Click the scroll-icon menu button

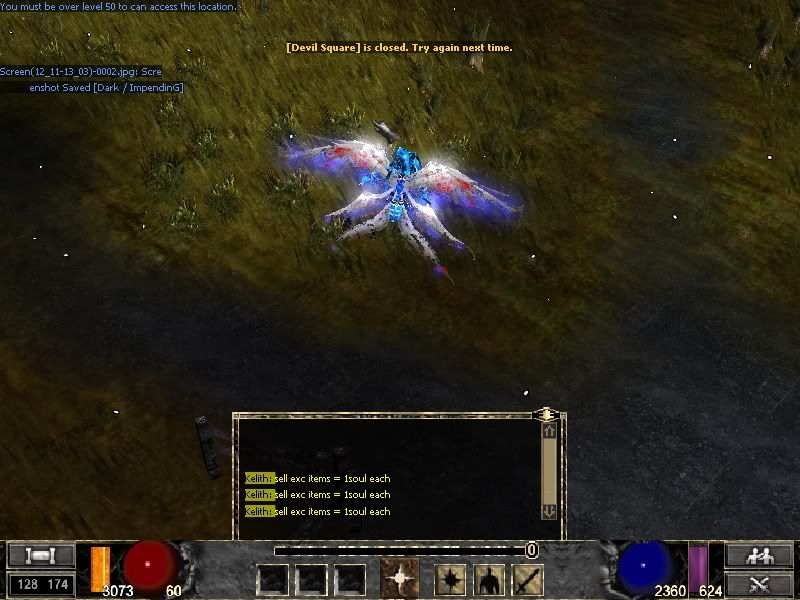point(41,556)
